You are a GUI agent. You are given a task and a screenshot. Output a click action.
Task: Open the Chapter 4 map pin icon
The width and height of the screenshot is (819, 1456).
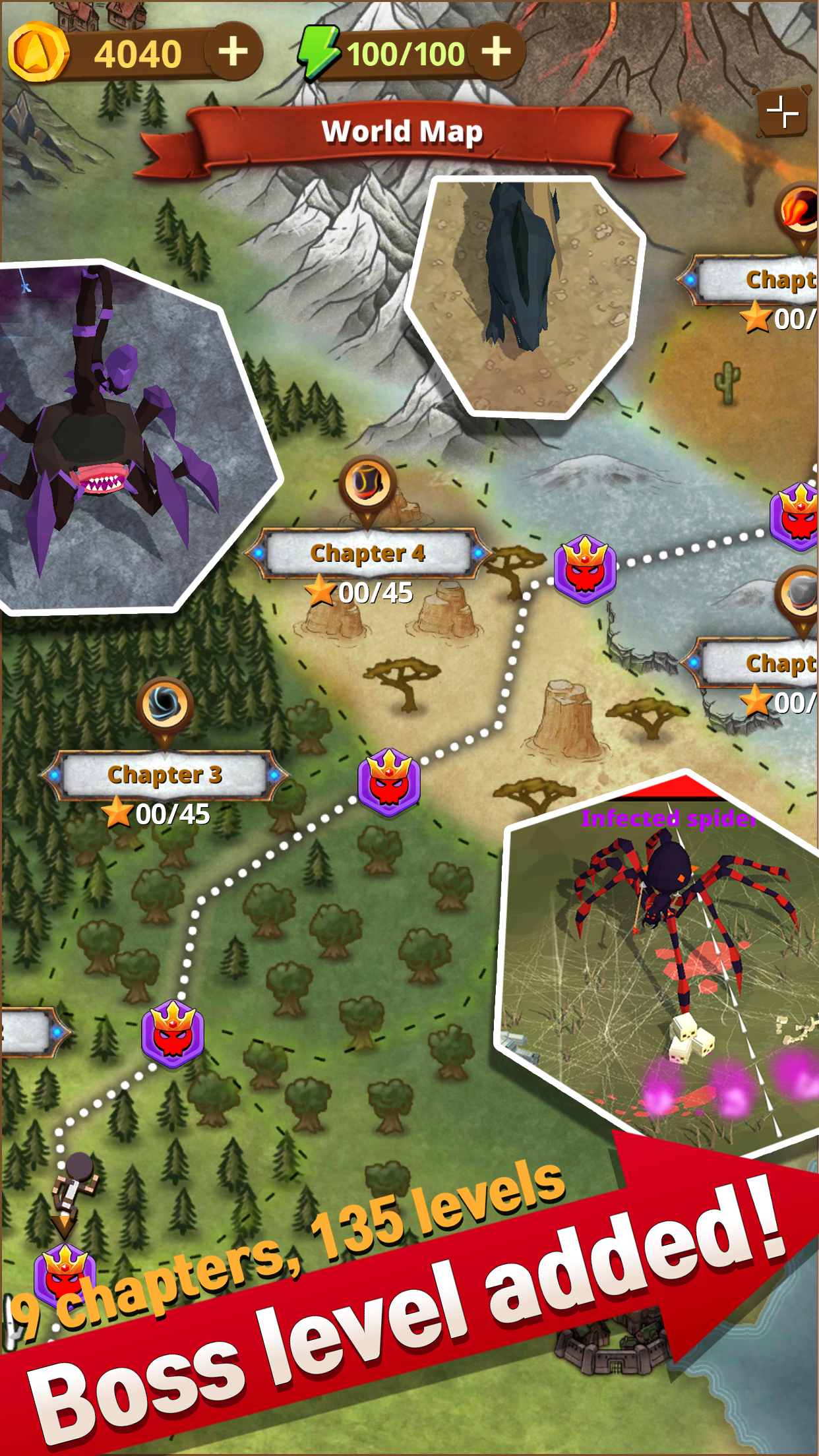click(367, 485)
